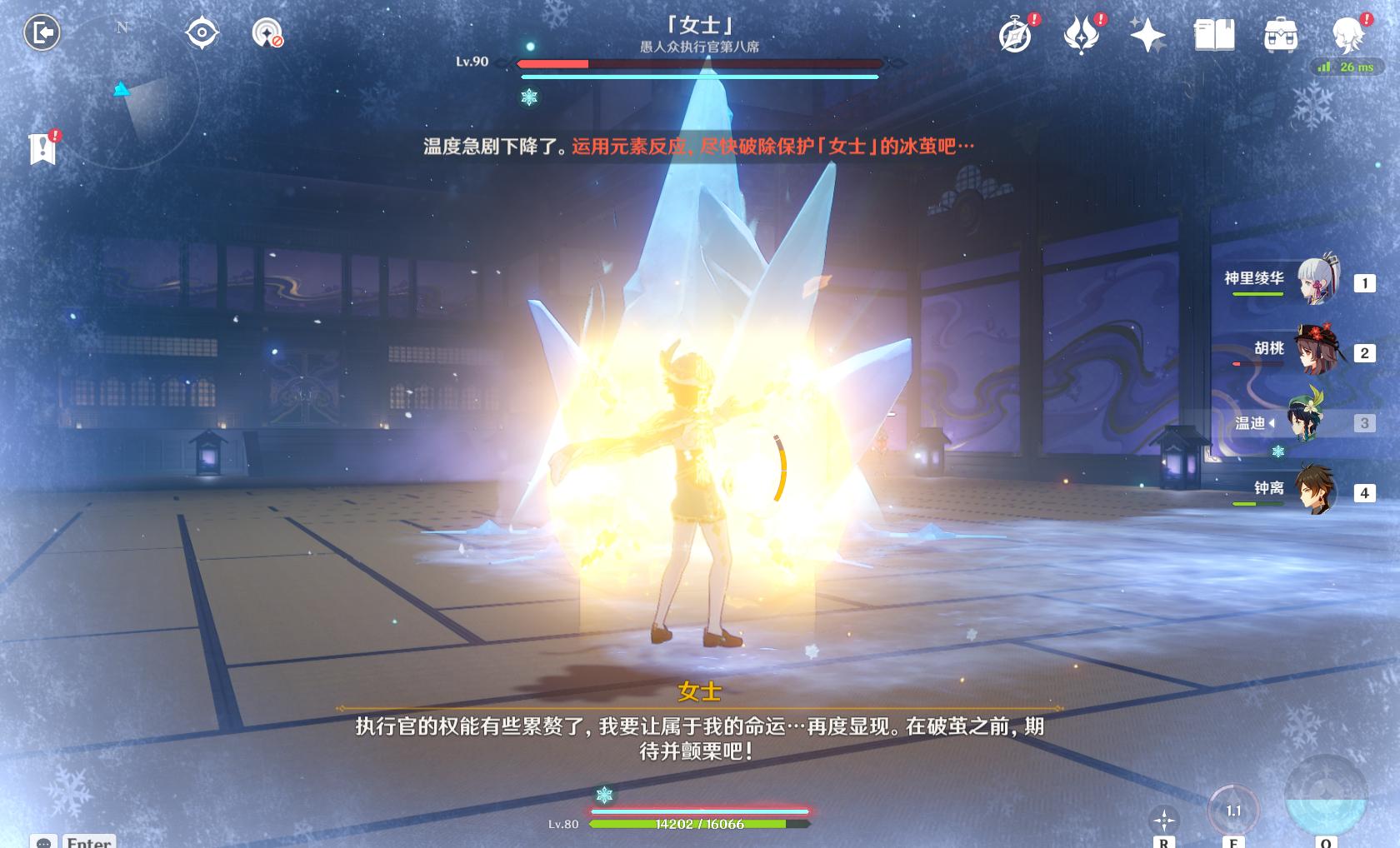Click the gauge icon beside the minimap
The width and height of the screenshot is (1400, 848).
pos(267,34)
